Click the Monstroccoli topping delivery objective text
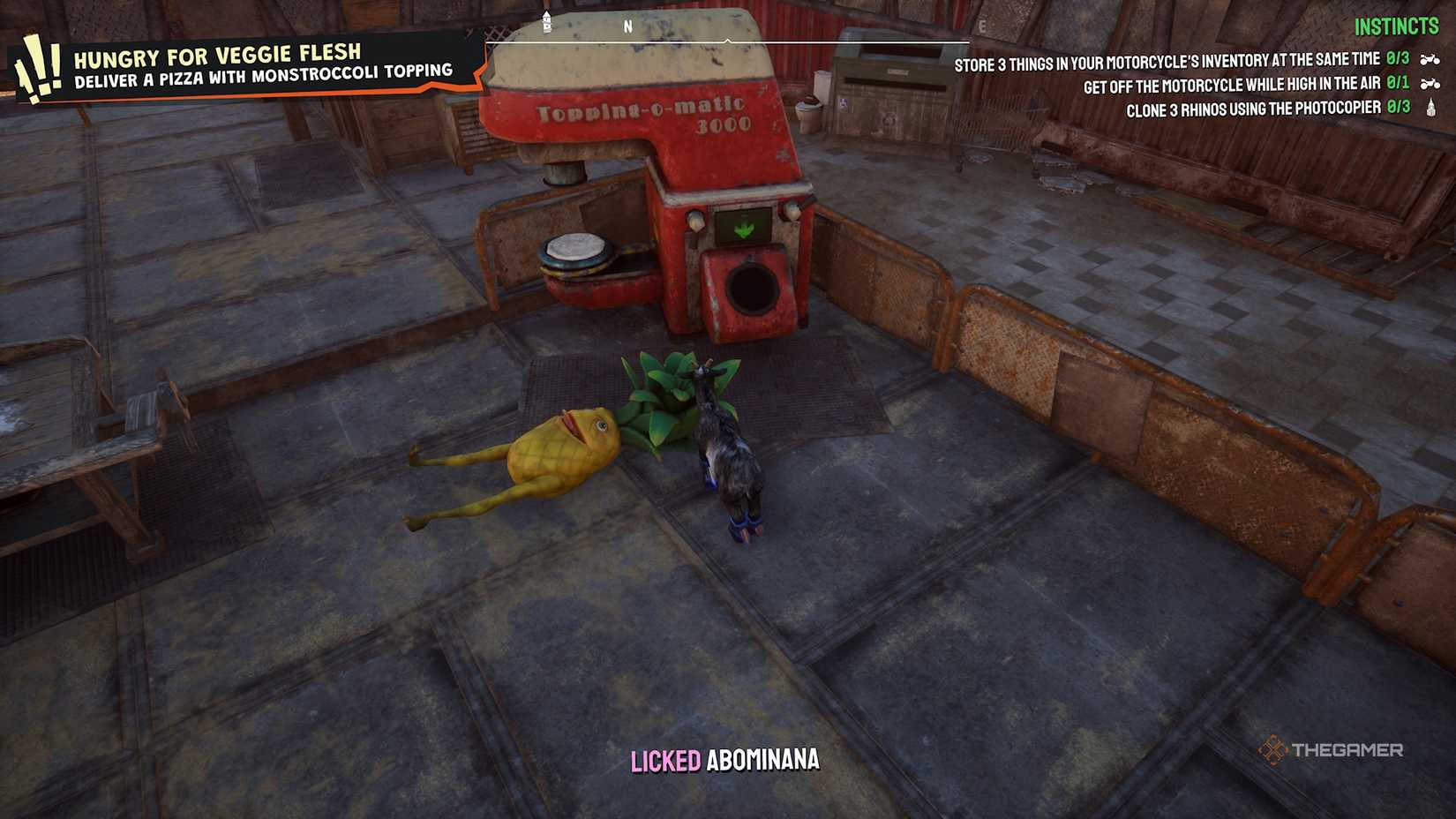The image size is (1456, 819). pos(265,76)
